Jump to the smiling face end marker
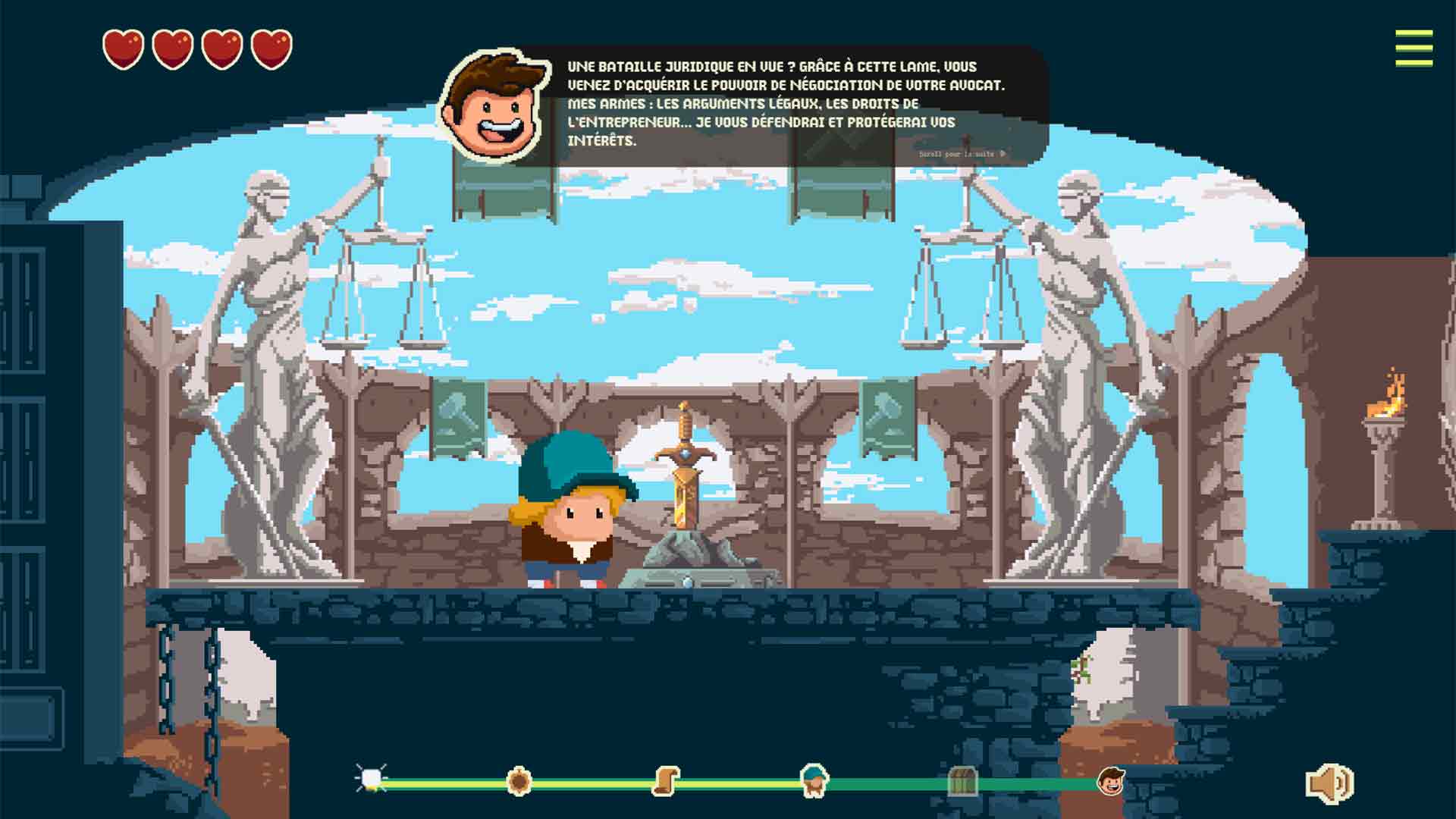The height and width of the screenshot is (819, 1456). tap(1111, 780)
